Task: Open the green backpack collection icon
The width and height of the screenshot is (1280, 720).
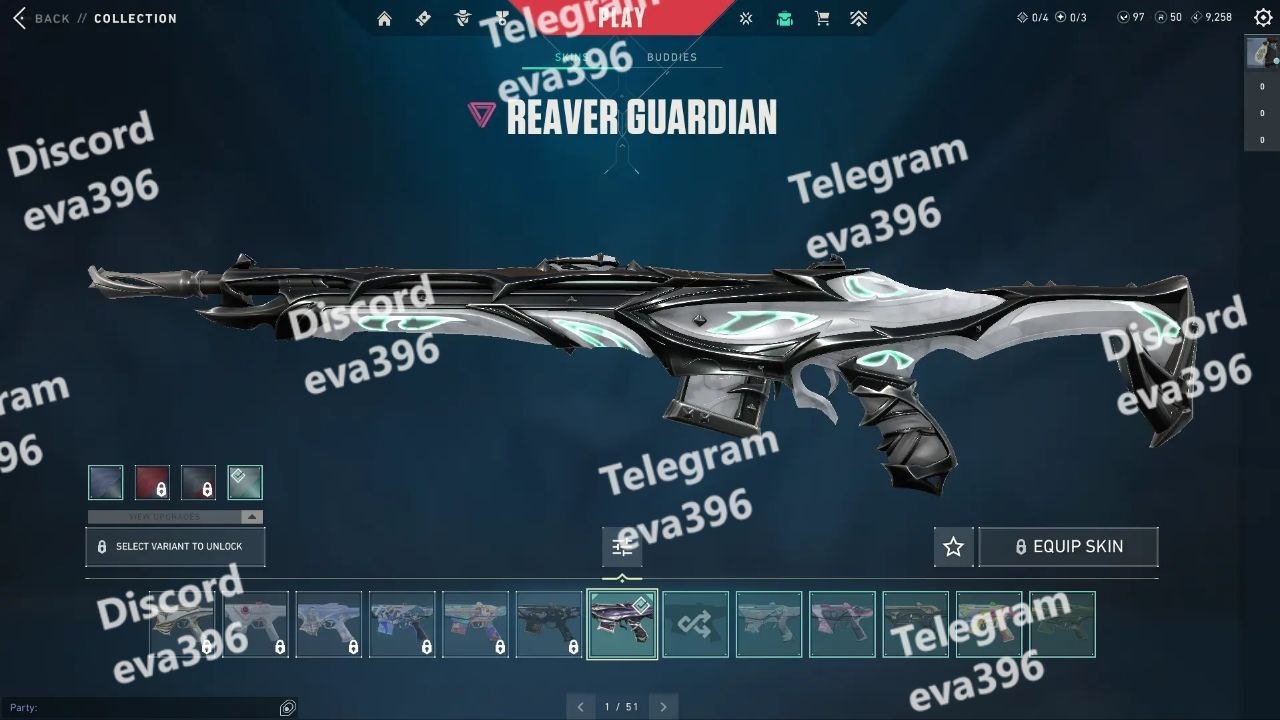Action: [x=785, y=18]
